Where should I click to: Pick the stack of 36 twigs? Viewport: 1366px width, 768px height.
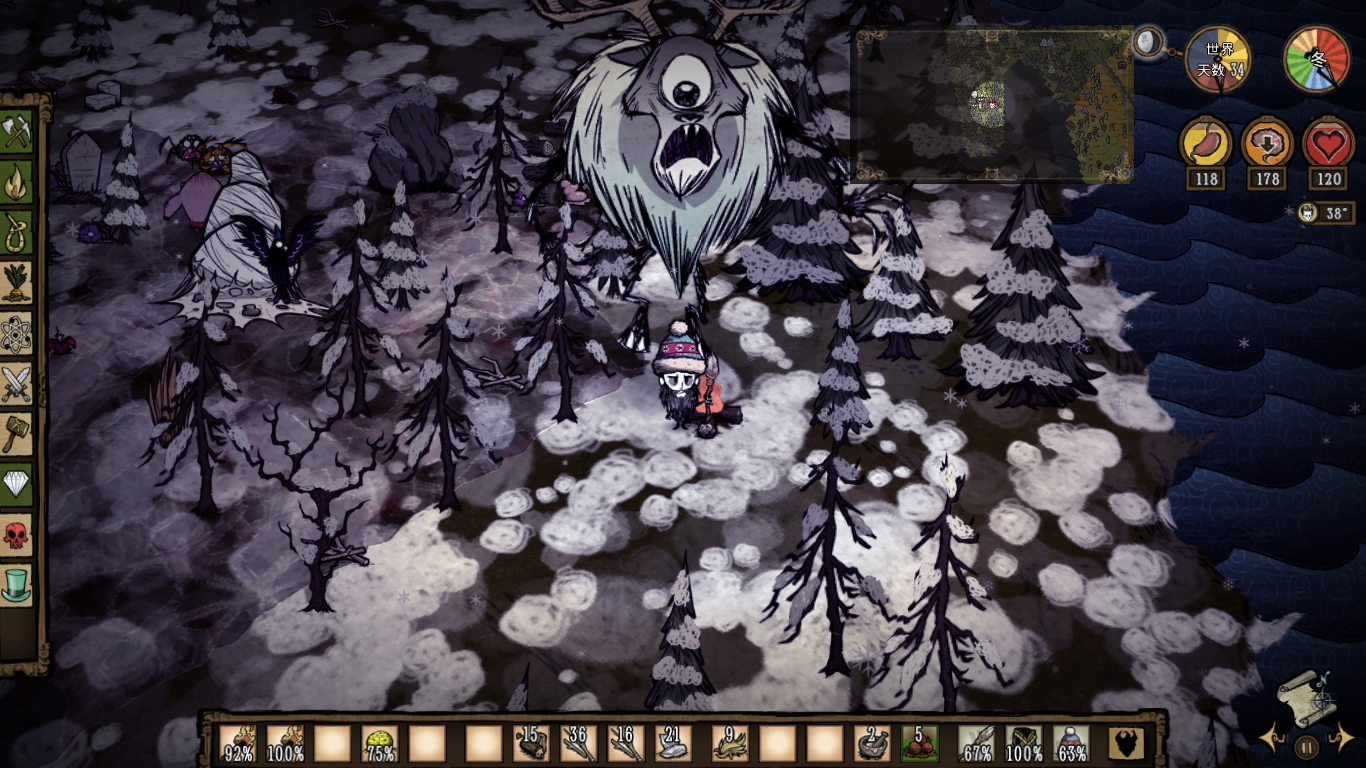[x=578, y=744]
